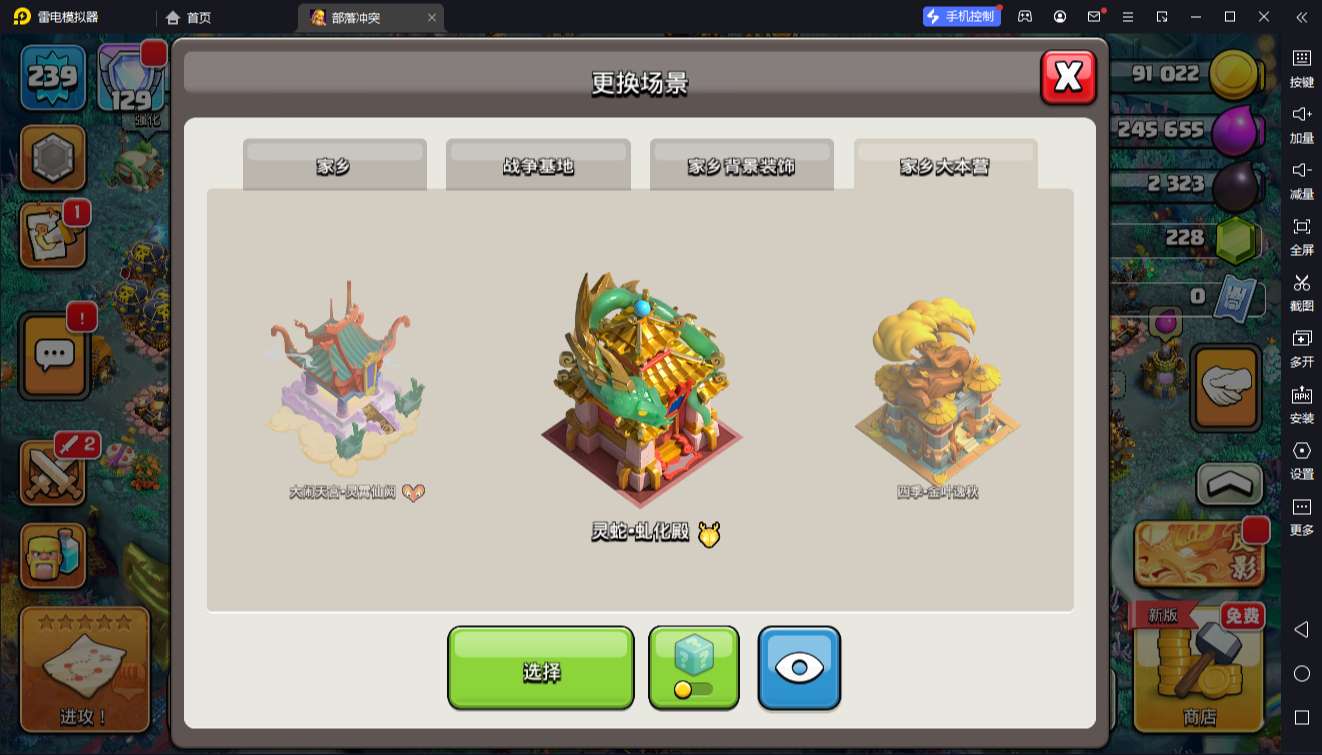1322x755 pixels.
Task: Open the 战争基地 tab
Action: [x=538, y=165]
